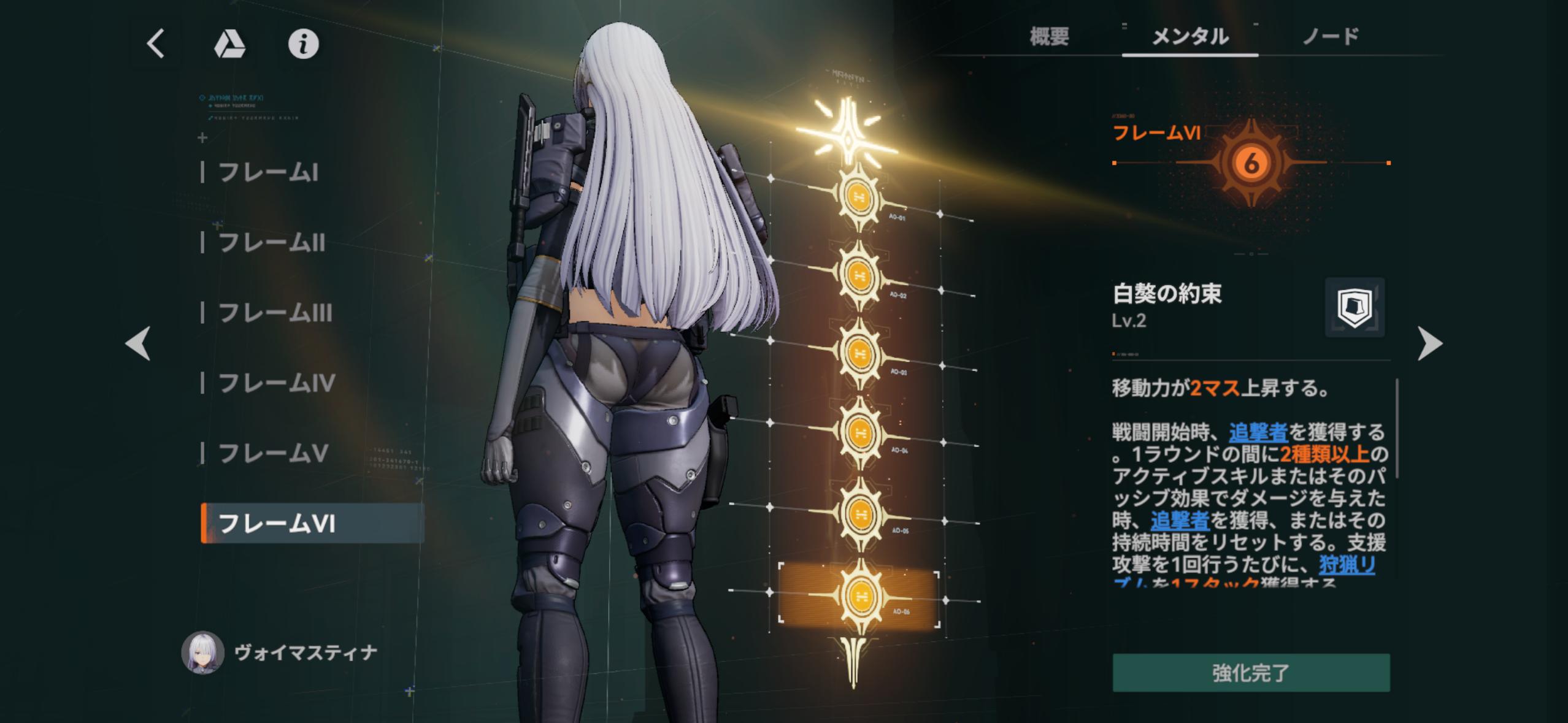Pick フレームIII from the list
Screen dimensions: 1568x723
click(275, 313)
